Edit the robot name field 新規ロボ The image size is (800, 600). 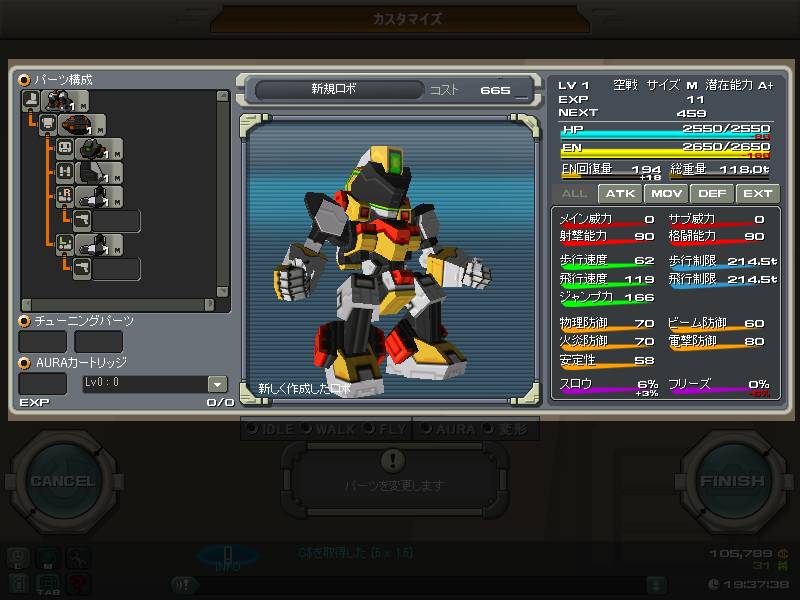(335, 90)
